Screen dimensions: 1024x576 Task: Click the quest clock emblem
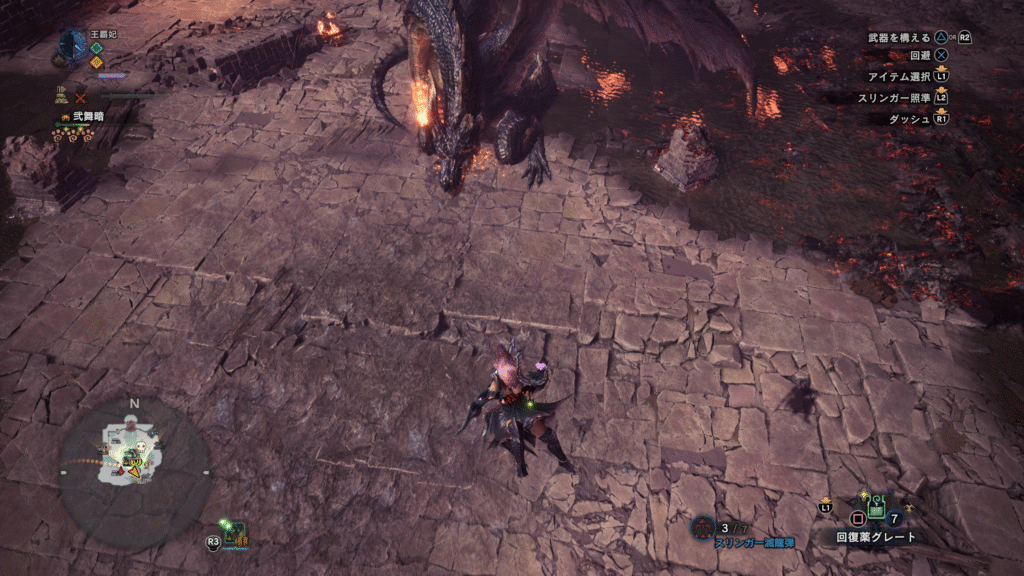point(72,43)
